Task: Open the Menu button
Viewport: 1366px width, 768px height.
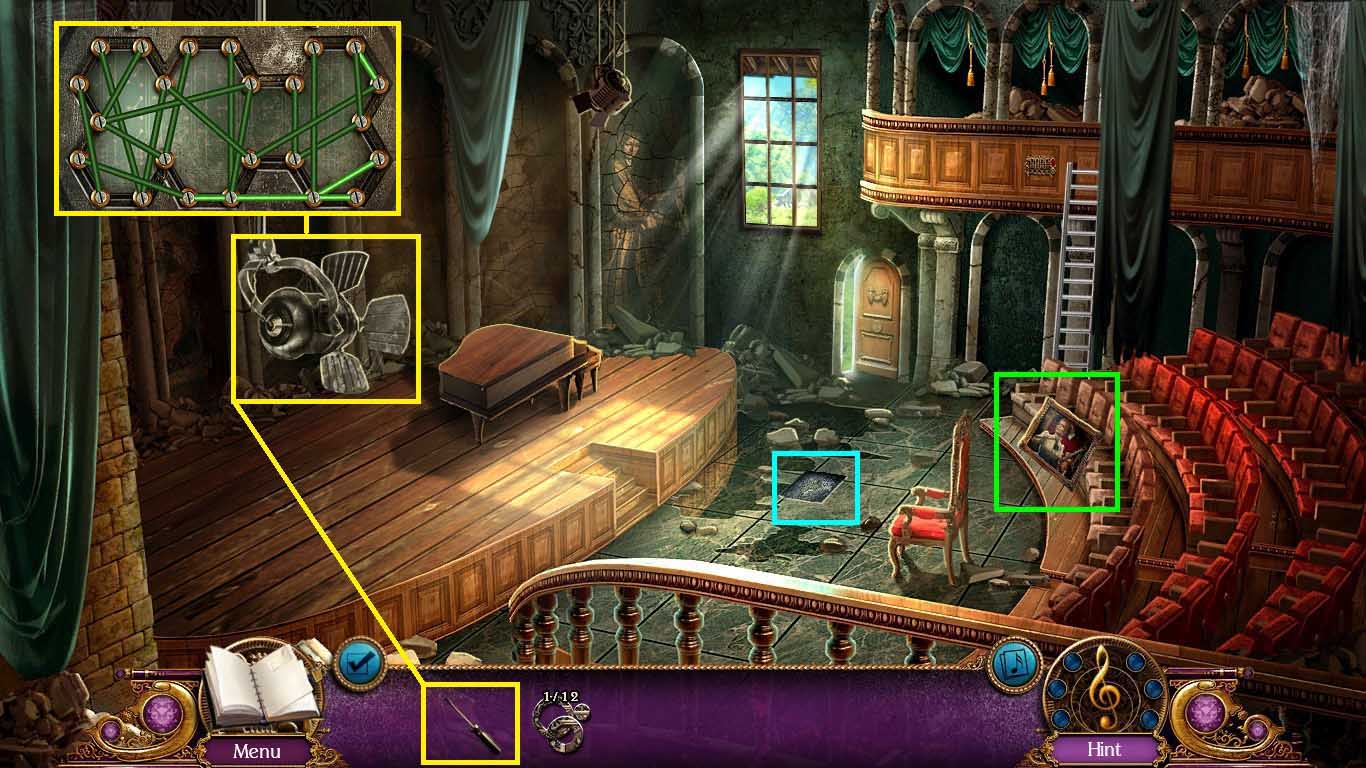Action: click(x=256, y=749)
